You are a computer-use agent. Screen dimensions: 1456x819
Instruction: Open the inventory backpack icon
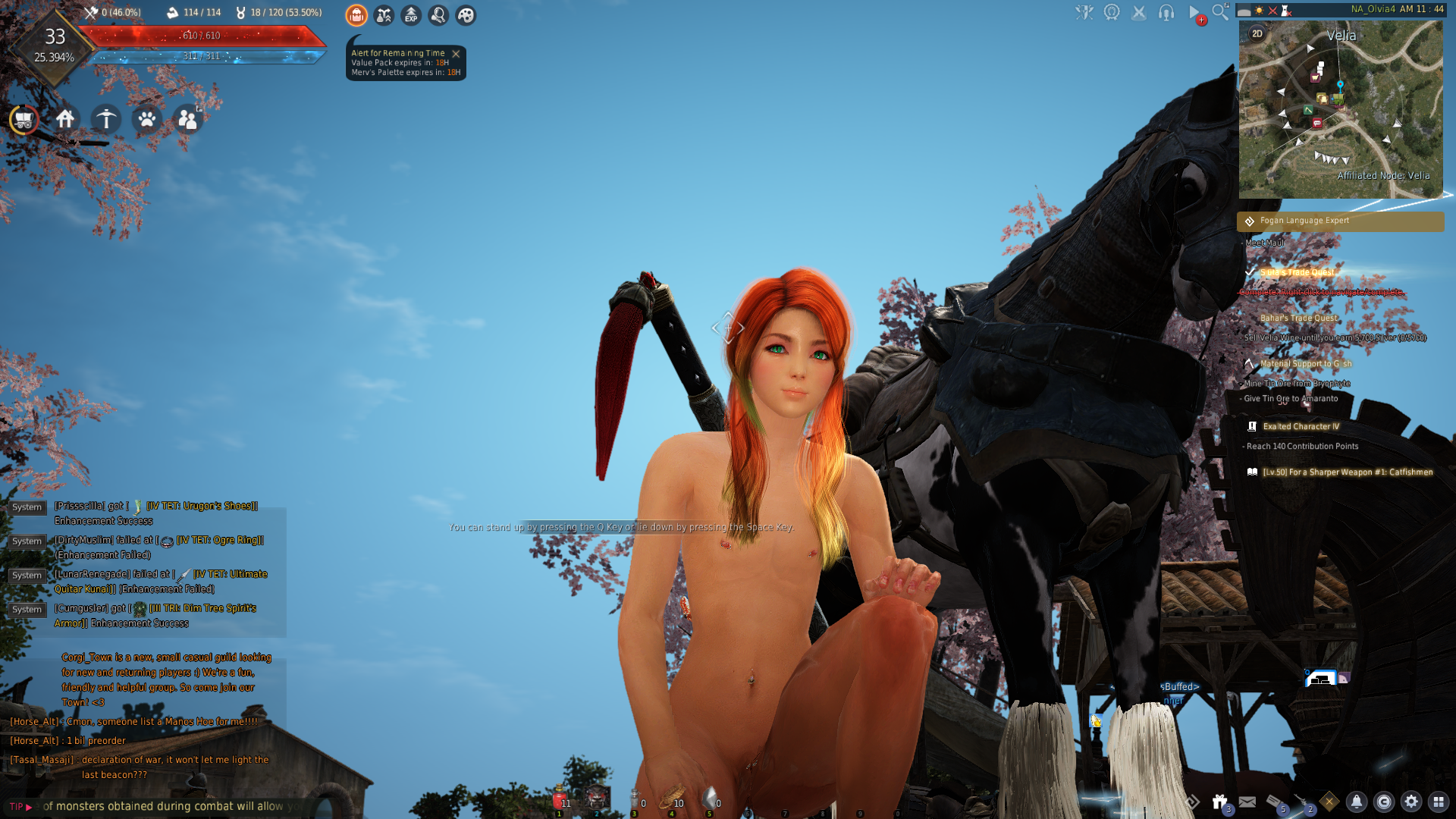[x=356, y=15]
